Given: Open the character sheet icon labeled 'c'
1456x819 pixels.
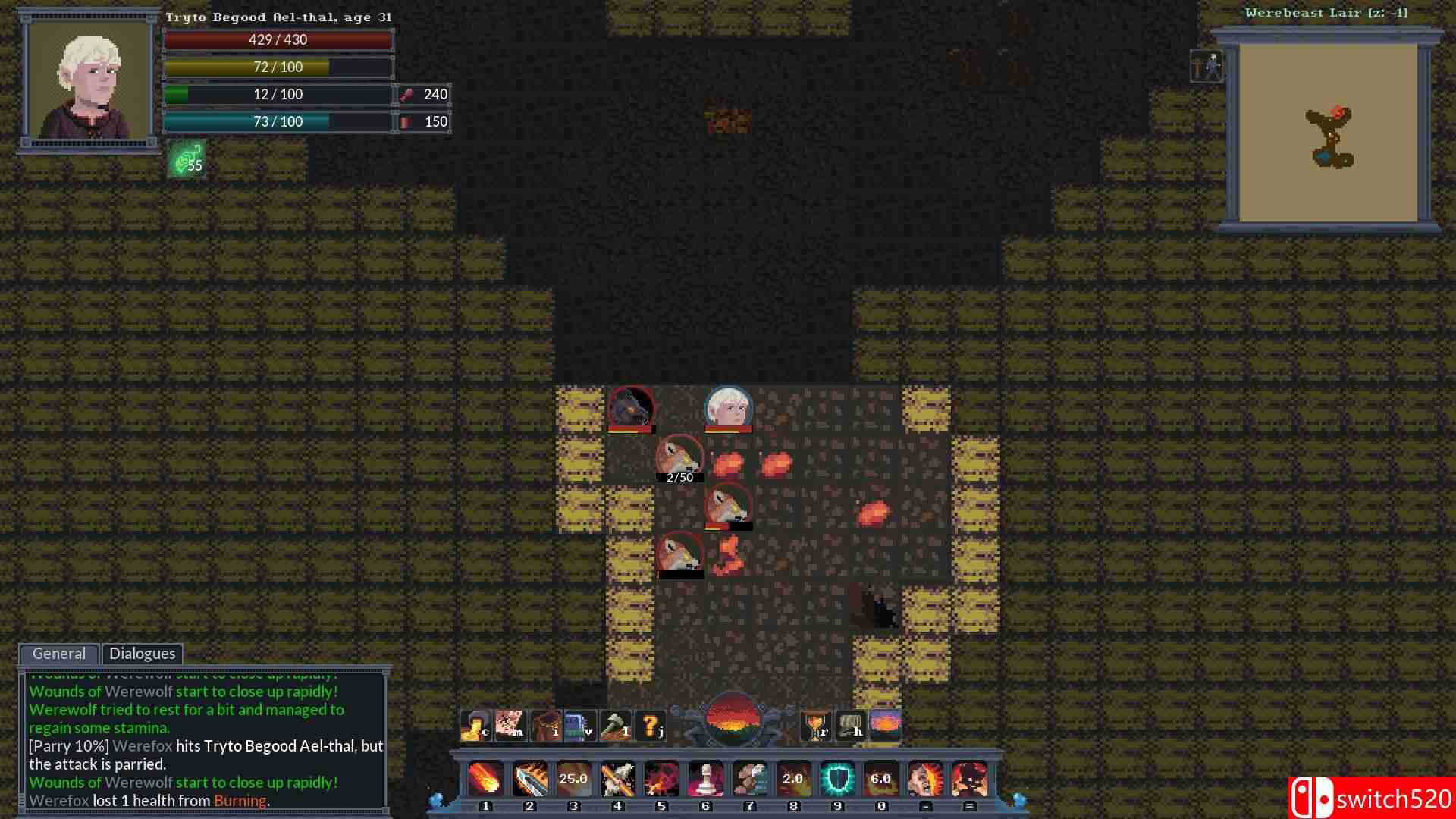Looking at the screenshot, I should pos(473,726).
